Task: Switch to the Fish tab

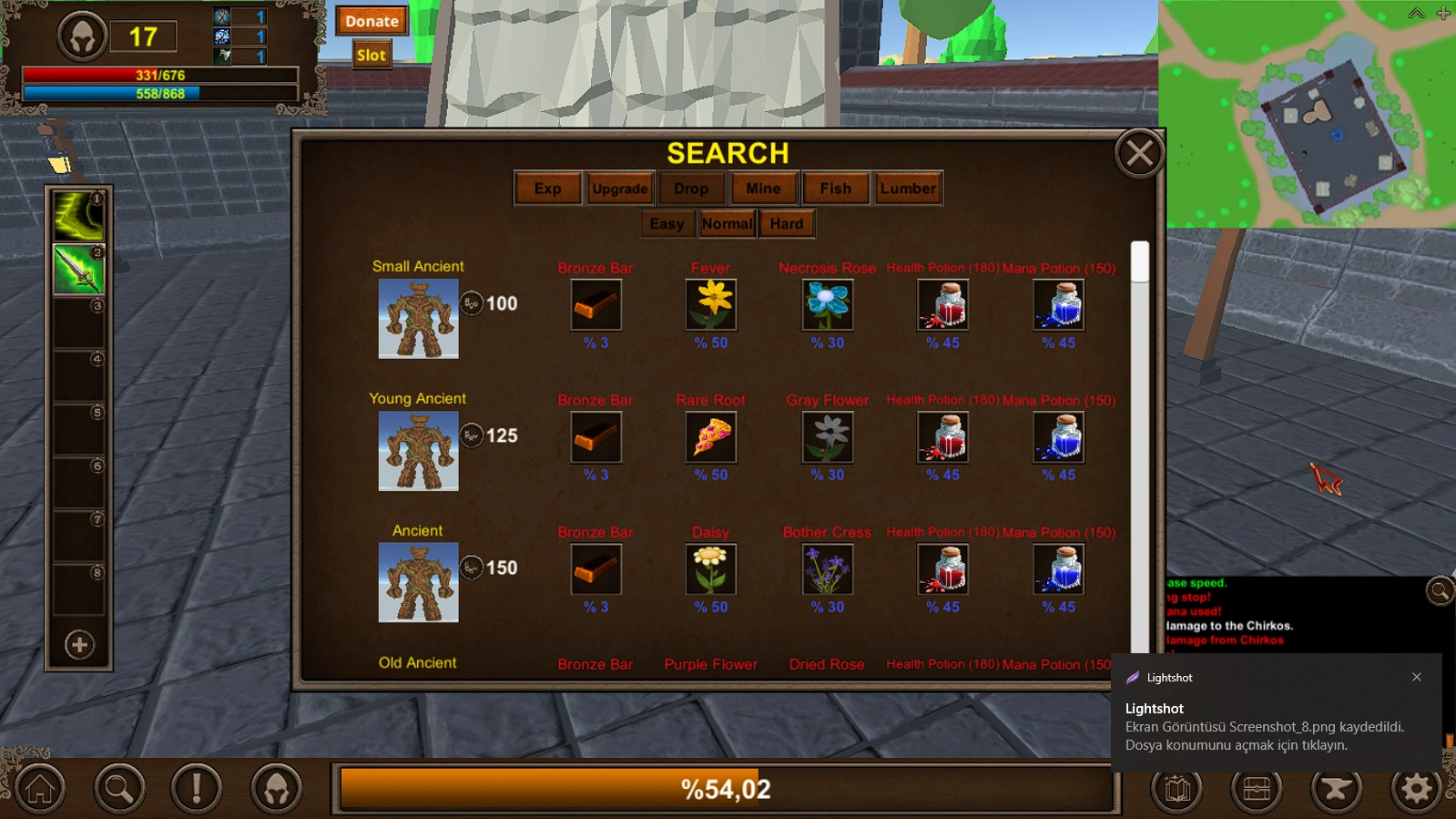Action: point(835,189)
